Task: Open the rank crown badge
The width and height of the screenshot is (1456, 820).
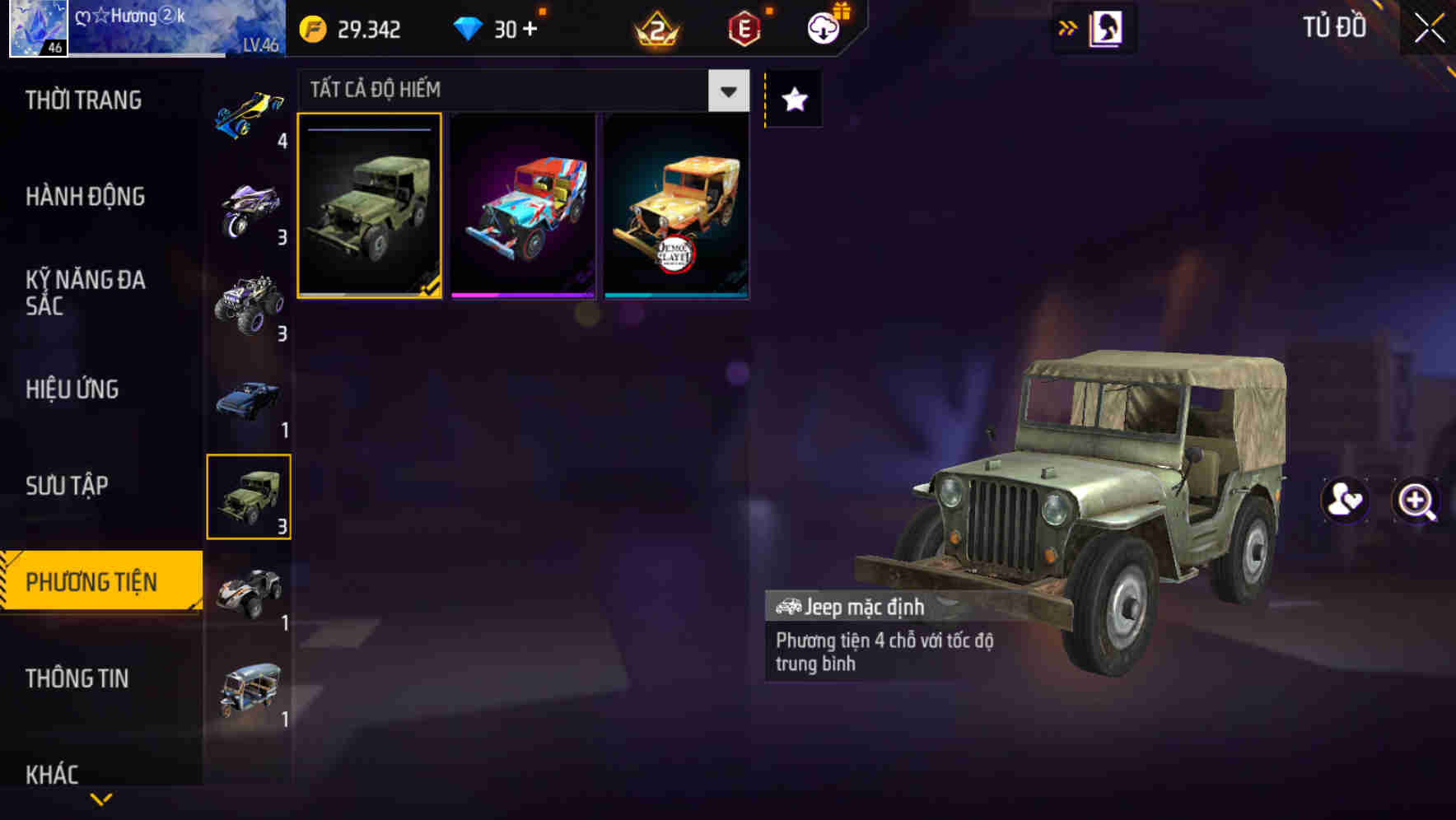Action: coord(655,30)
